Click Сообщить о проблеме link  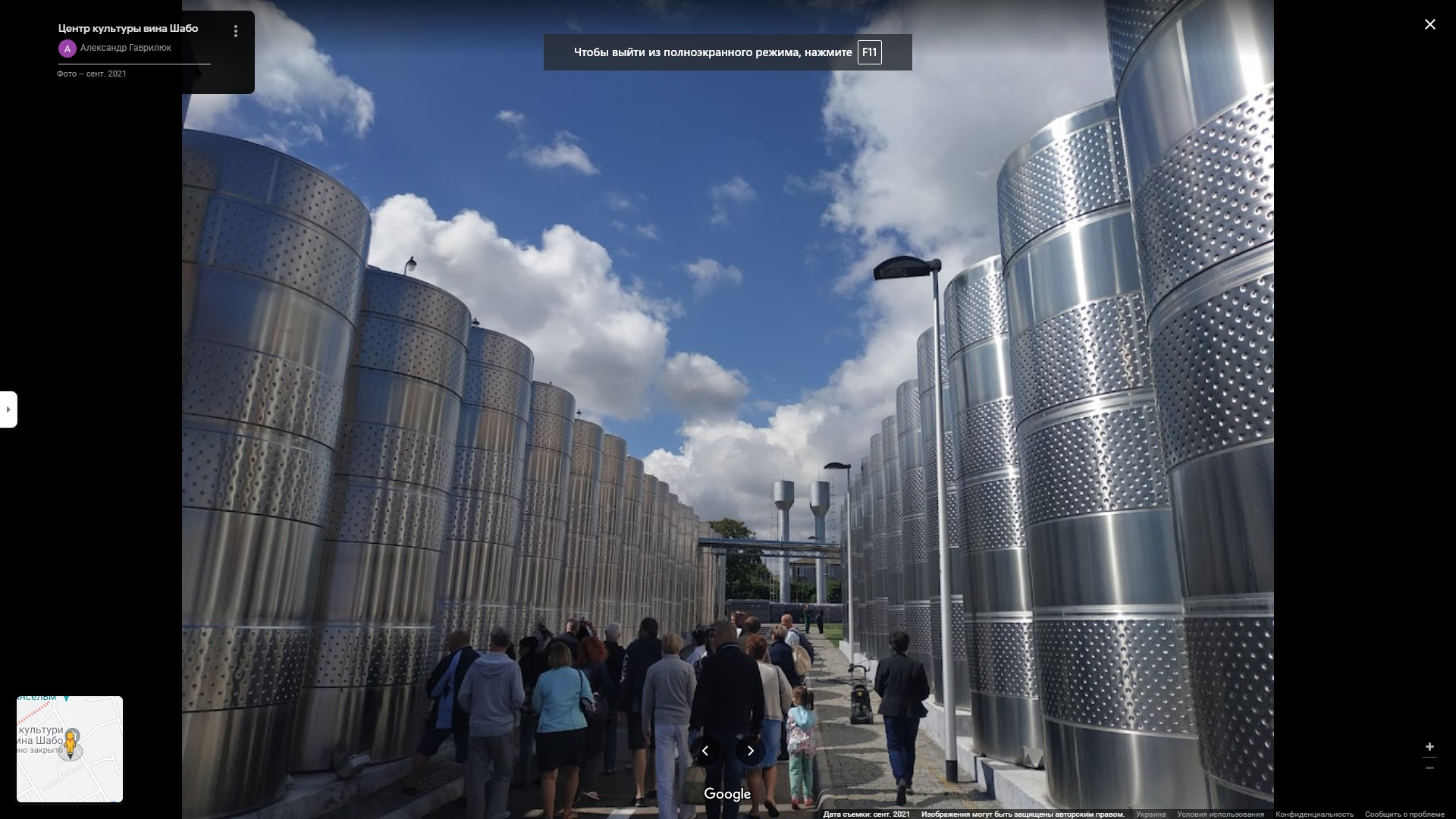(x=1404, y=814)
